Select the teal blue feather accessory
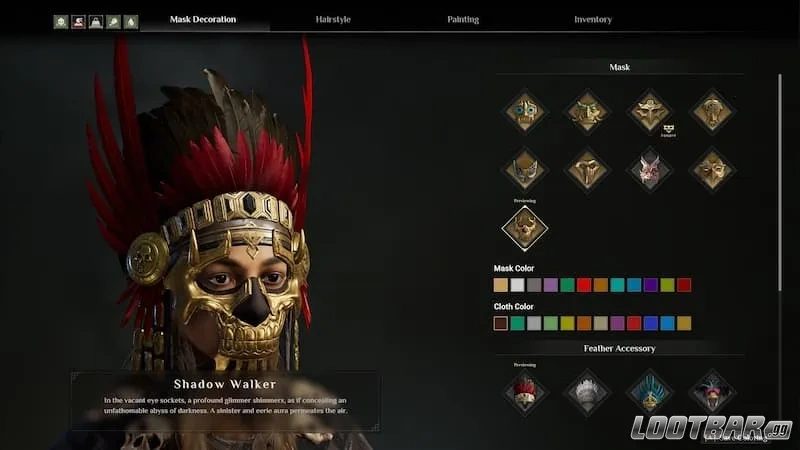Screen dimensions: 800x450 coord(648,390)
